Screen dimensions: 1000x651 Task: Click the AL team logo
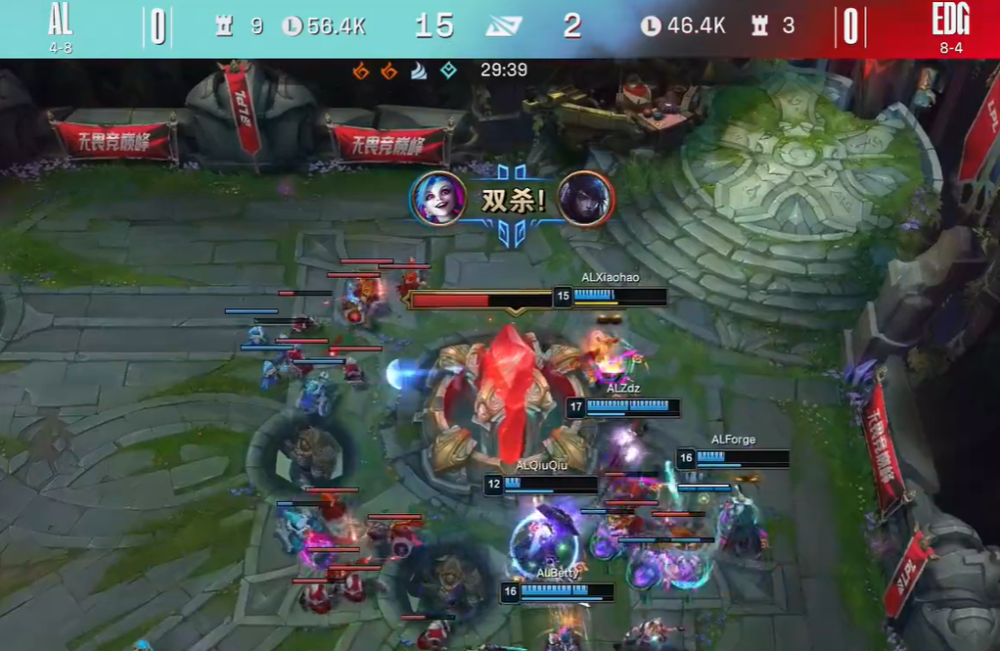59,20
